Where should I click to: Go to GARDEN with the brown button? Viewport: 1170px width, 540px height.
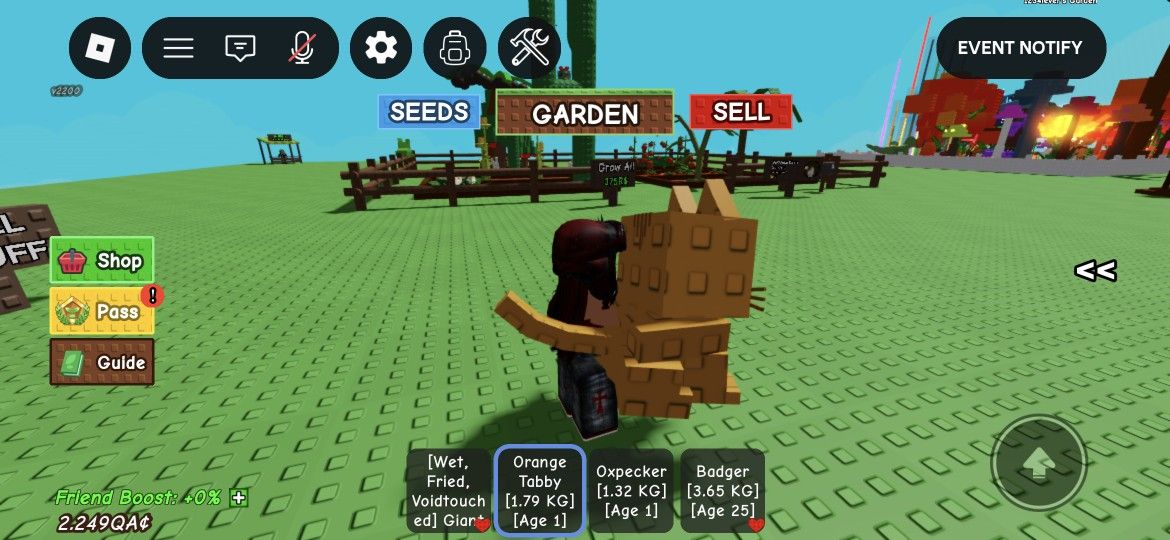pos(585,114)
